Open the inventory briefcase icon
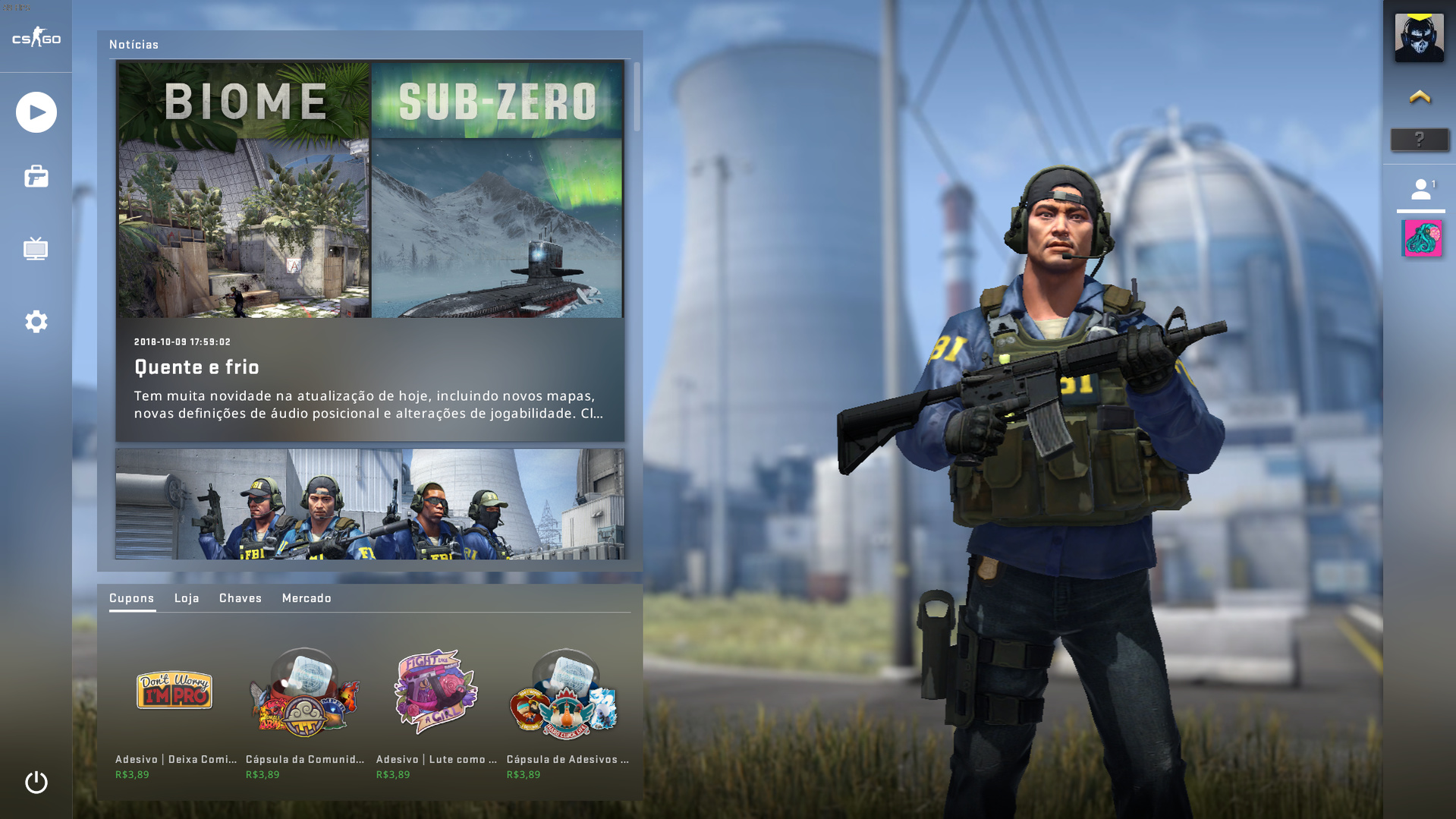Image resolution: width=1456 pixels, height=819 pixels. 36,177
